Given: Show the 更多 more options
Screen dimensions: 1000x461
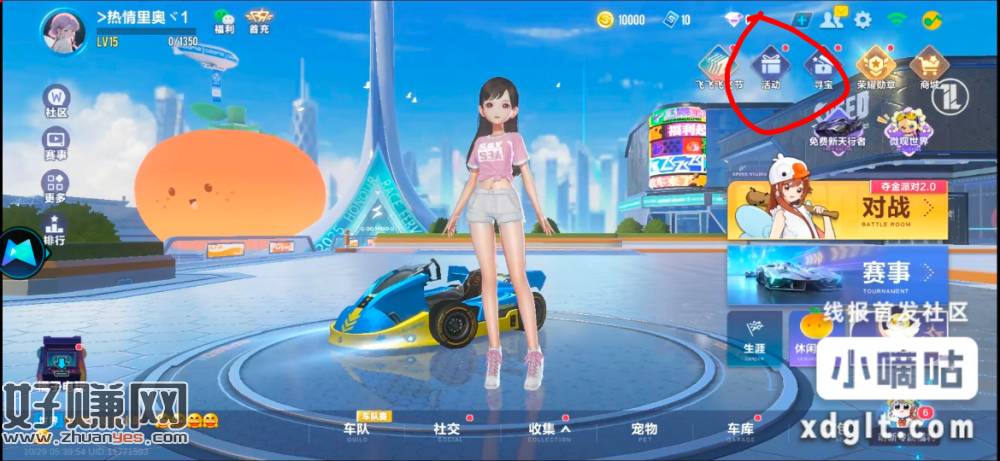Looking at the screenshot, I should [x=56, y=187].
